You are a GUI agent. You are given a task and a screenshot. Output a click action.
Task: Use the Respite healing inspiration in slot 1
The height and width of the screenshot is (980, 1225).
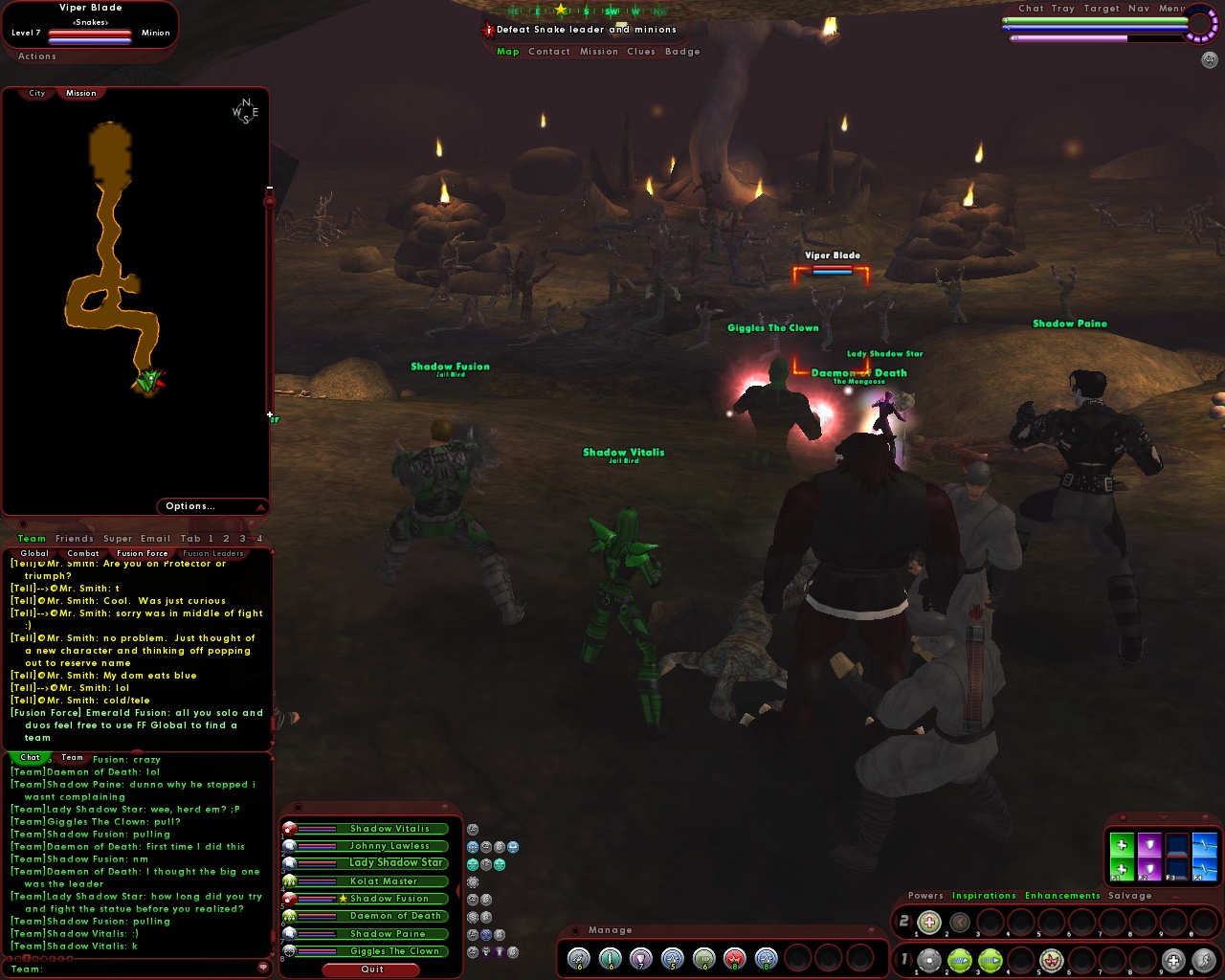tap(928, 921)
